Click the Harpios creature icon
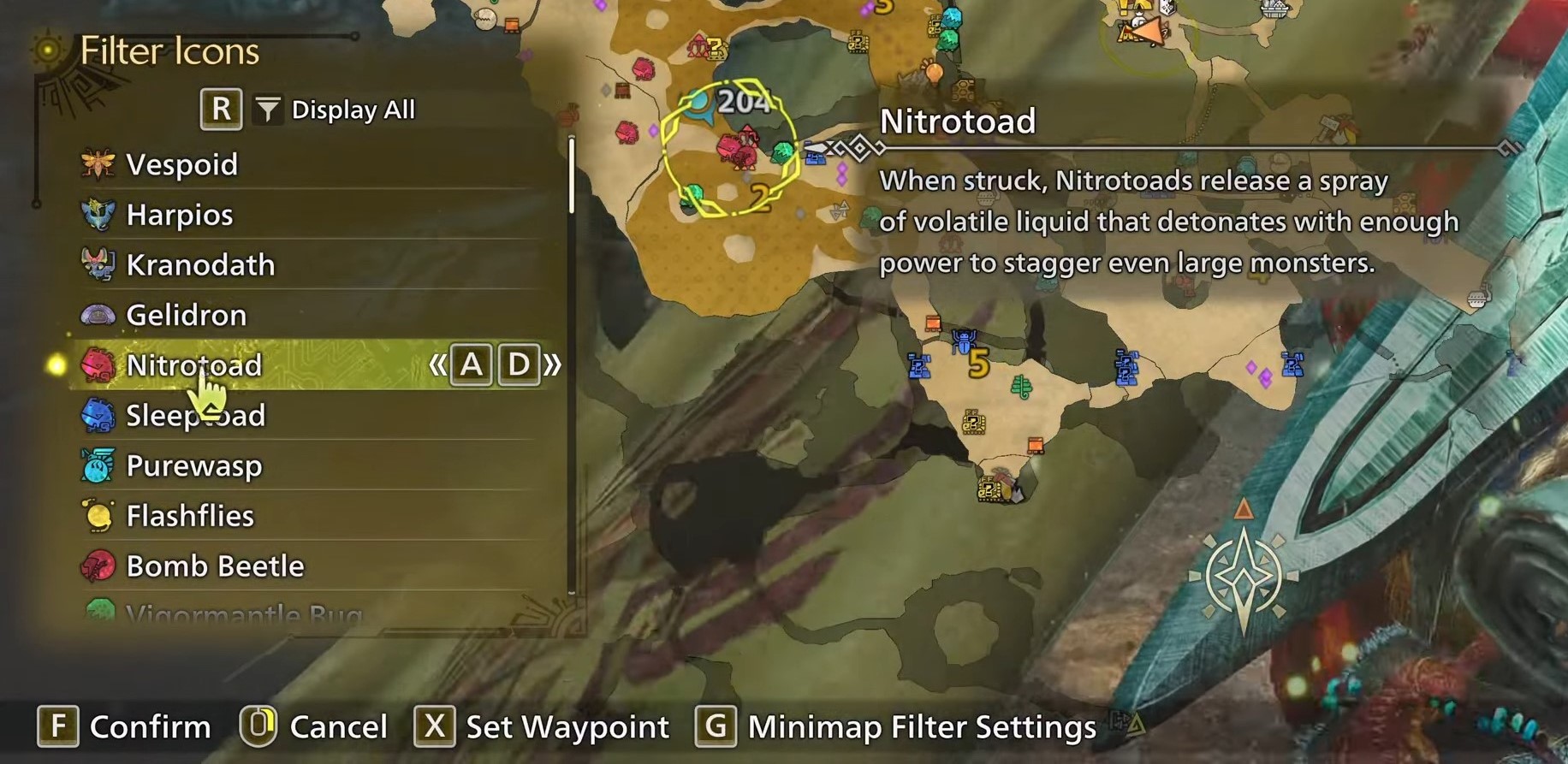This screenshot has width=1568, height=764. click(x=100, y=214)
